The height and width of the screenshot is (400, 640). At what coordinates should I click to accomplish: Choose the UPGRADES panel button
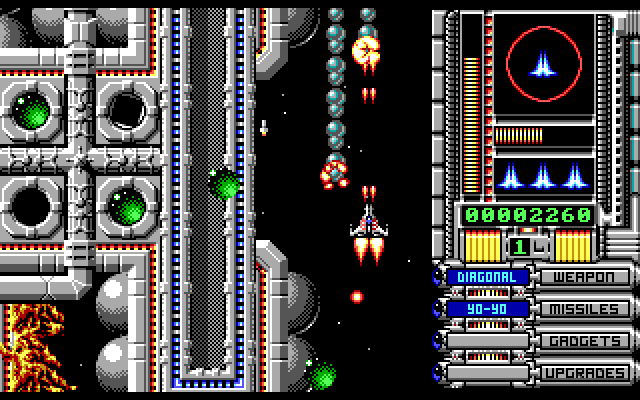point(585,373)
